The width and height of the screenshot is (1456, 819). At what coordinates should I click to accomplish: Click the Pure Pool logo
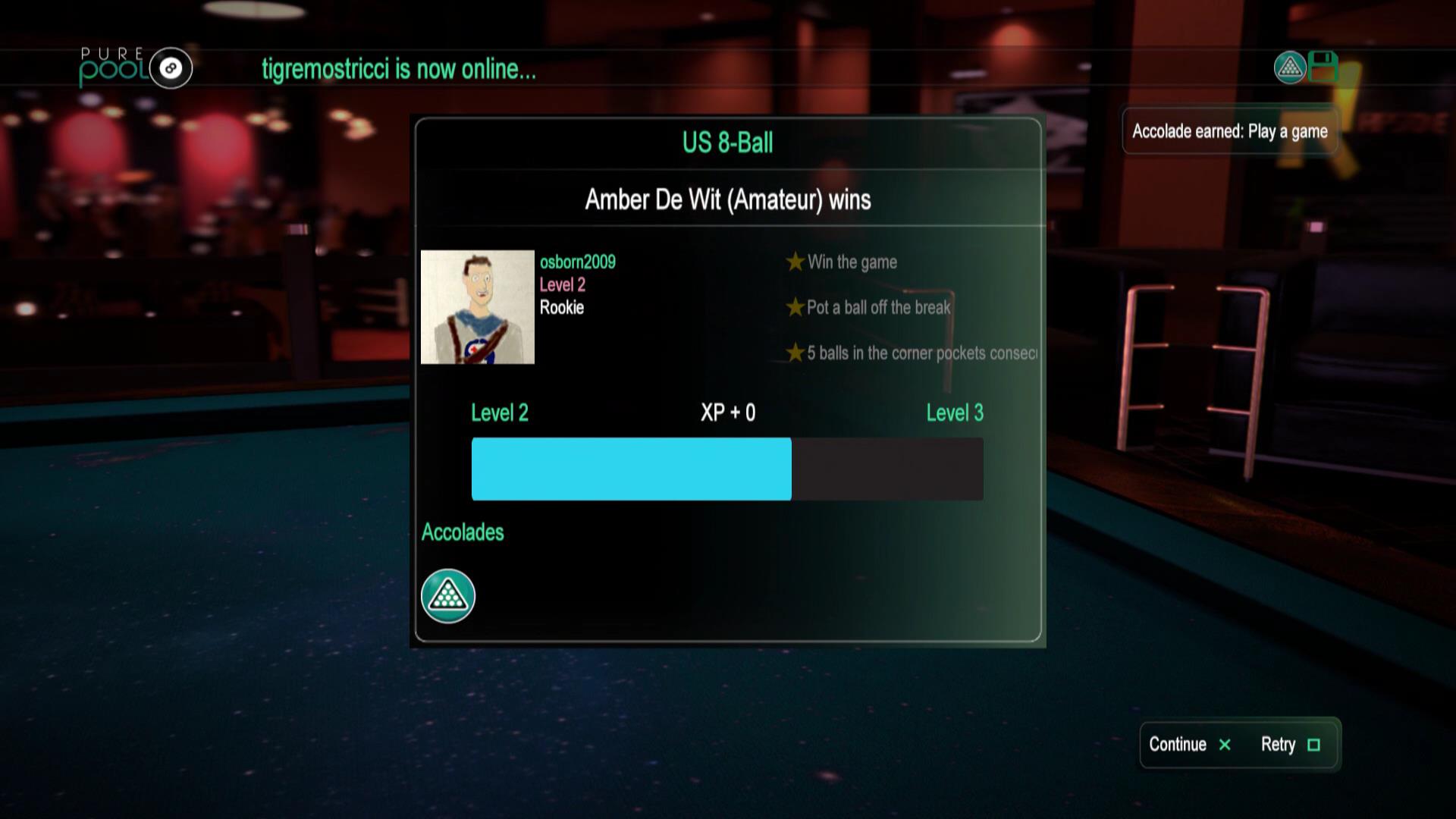(x=136, y=67)
